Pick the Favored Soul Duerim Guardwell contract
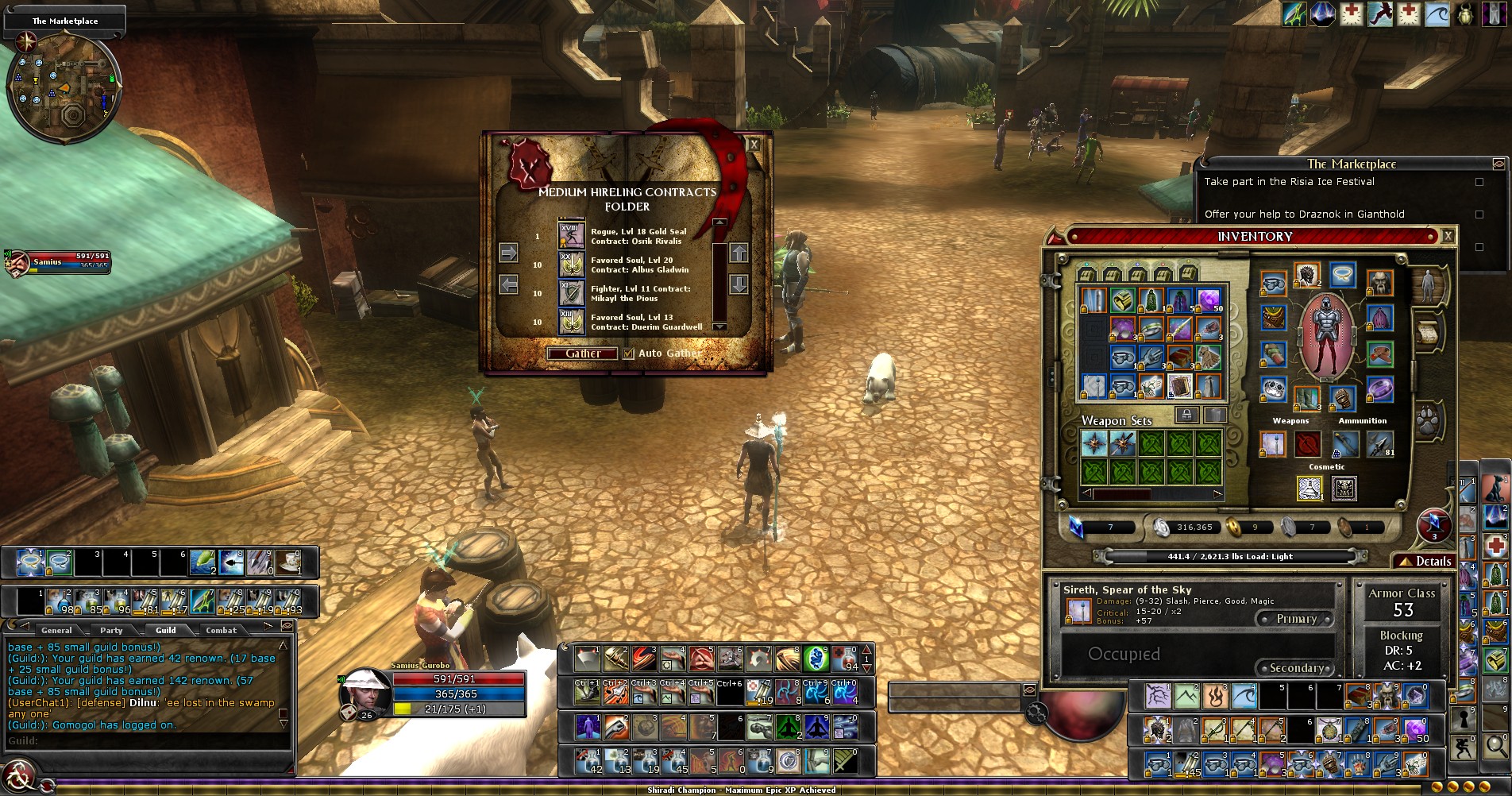1512x796 pixels. pos(572,322)
